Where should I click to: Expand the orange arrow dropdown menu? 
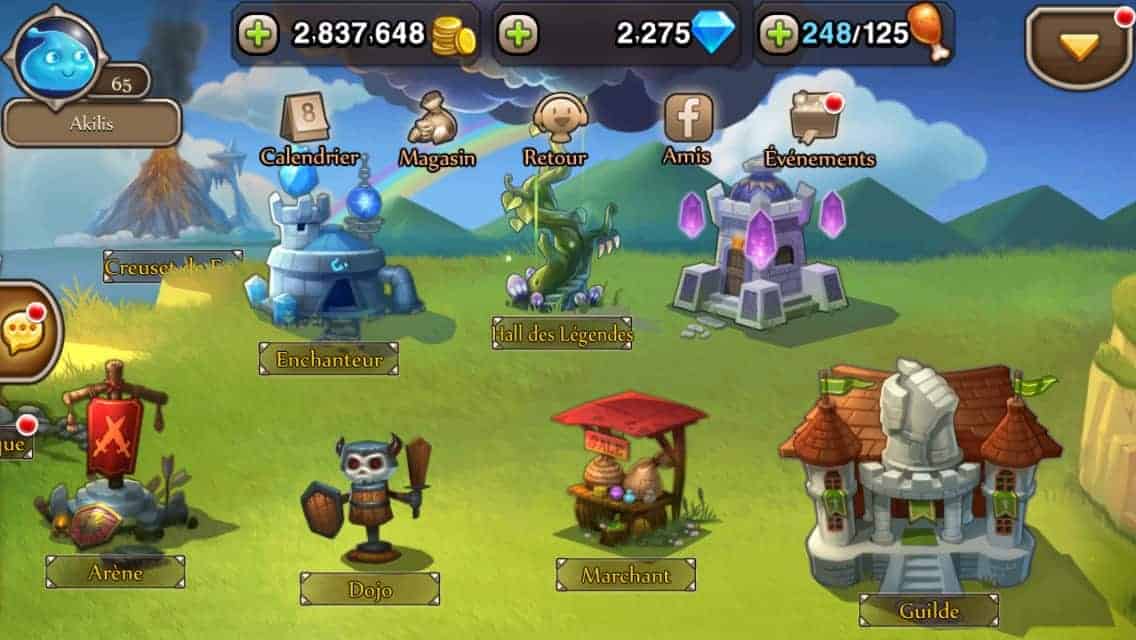pyautogui.click(x=1079, y=46)
